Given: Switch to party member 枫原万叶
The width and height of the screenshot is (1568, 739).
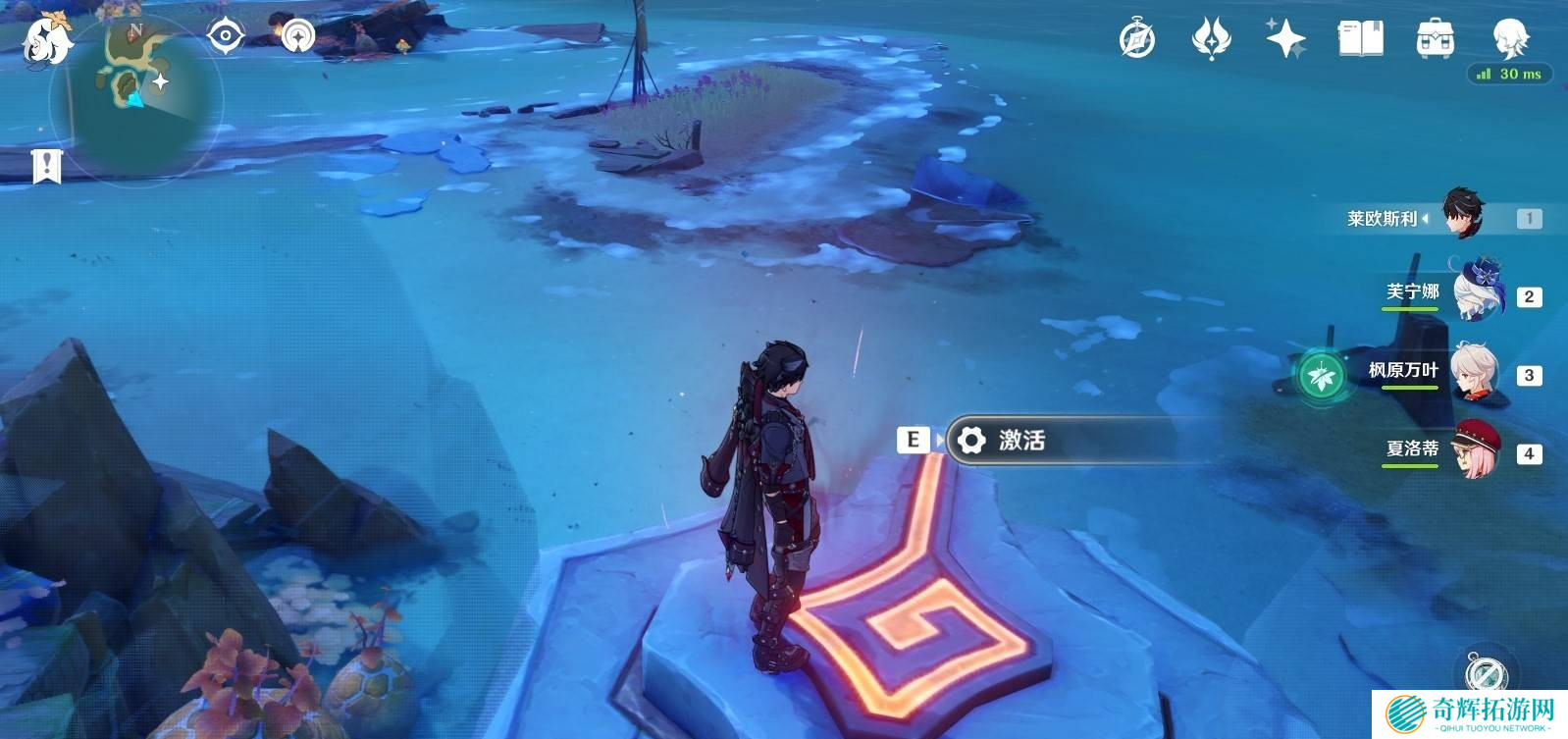Looking at the screenshot, I should pos(1473,372).
